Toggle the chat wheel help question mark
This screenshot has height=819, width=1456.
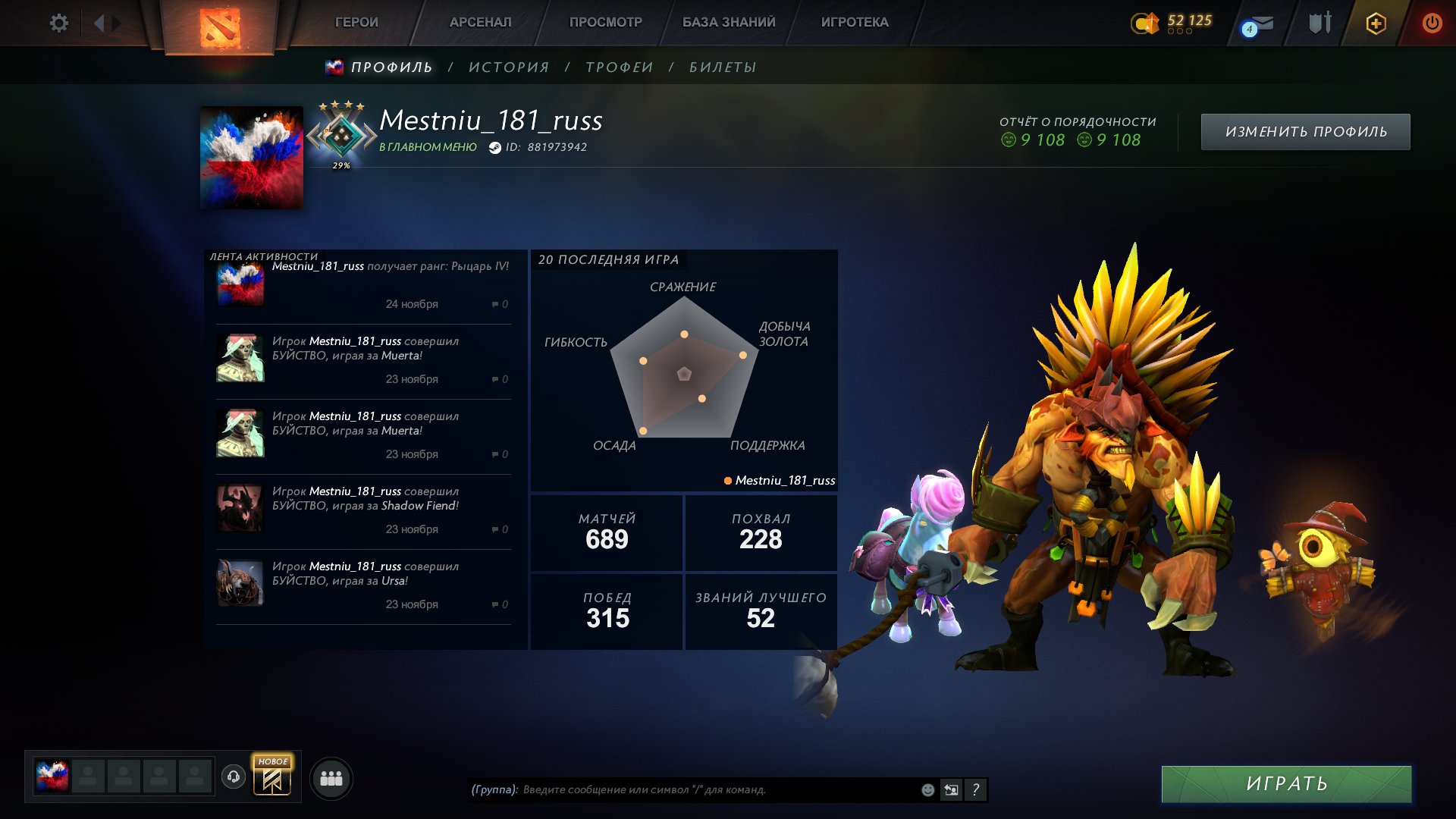click(976, 789)
